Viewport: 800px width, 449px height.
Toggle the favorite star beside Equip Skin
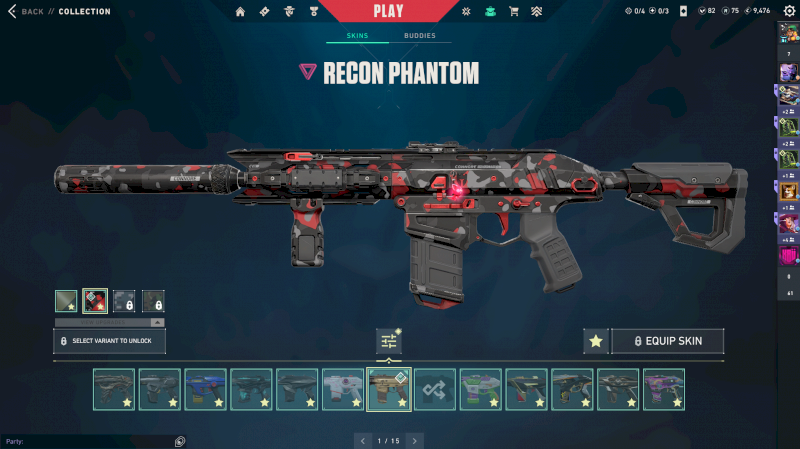pyautogui.click(x=596, y=341)
